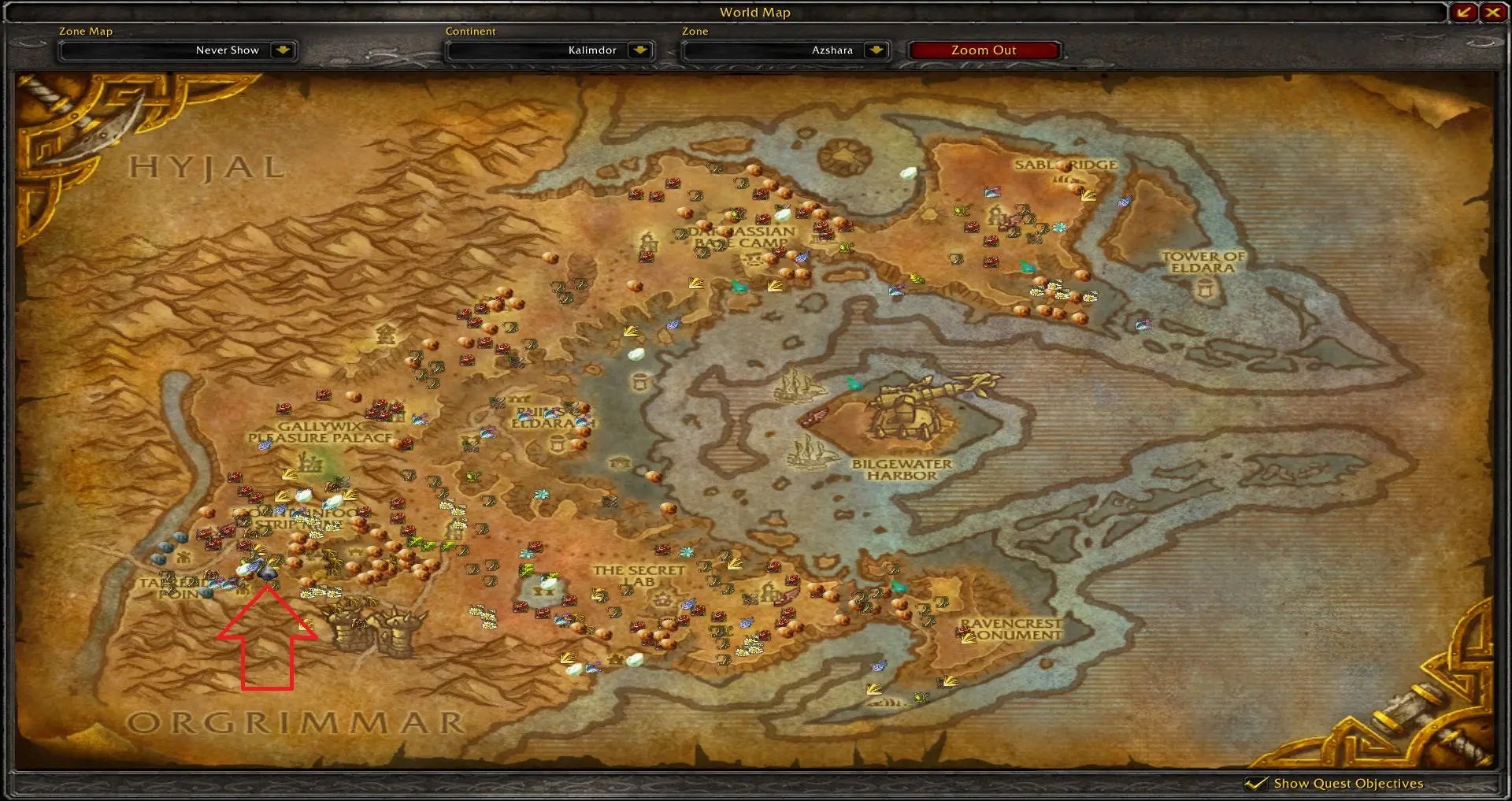Image resolution: width=1512 pixels, height=801 pixels.
Task: Choose The Secret Lab location on the map
Action: pos(639,575)
